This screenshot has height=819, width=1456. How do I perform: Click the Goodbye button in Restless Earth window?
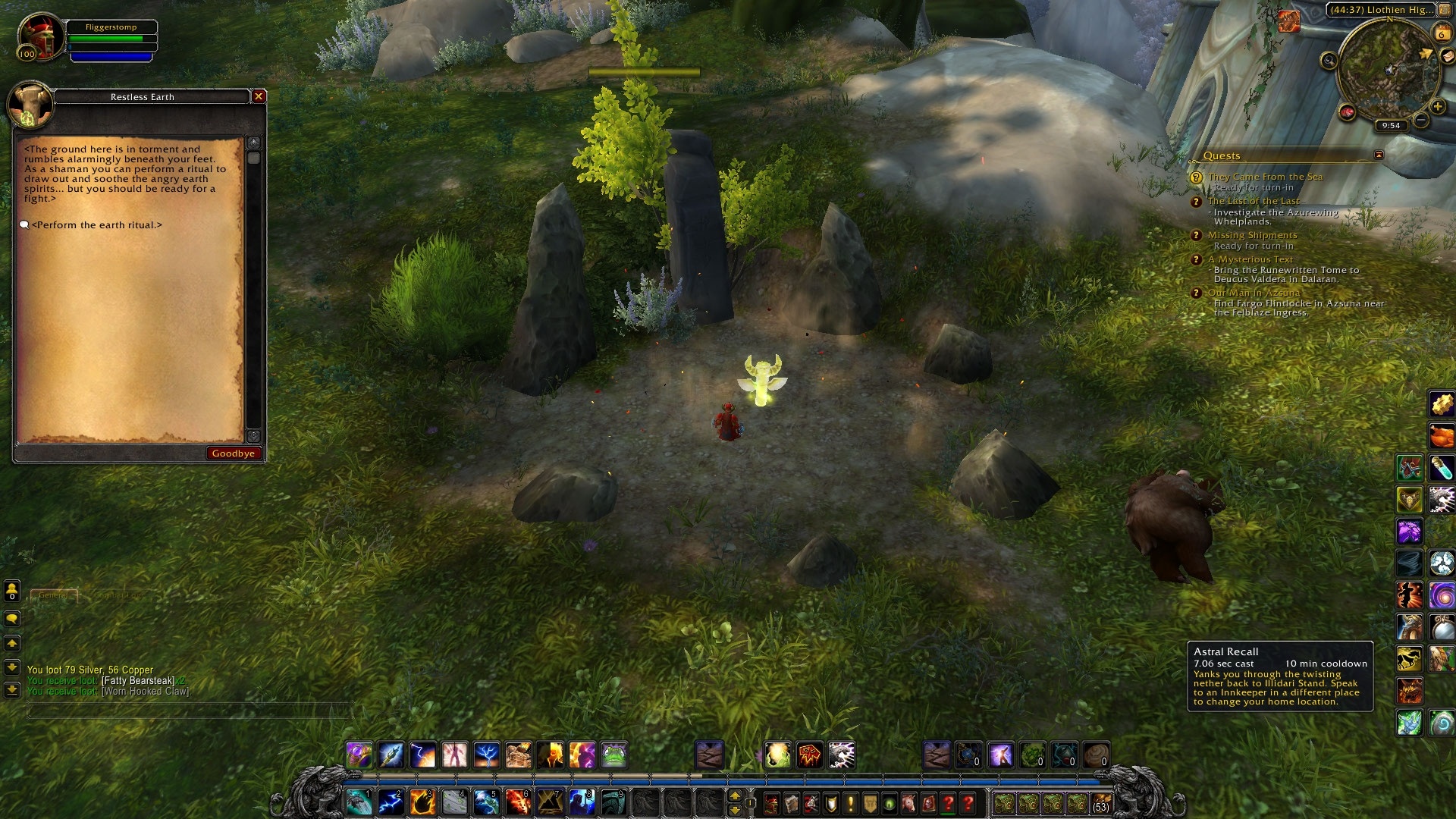click(x=234, y=453)
